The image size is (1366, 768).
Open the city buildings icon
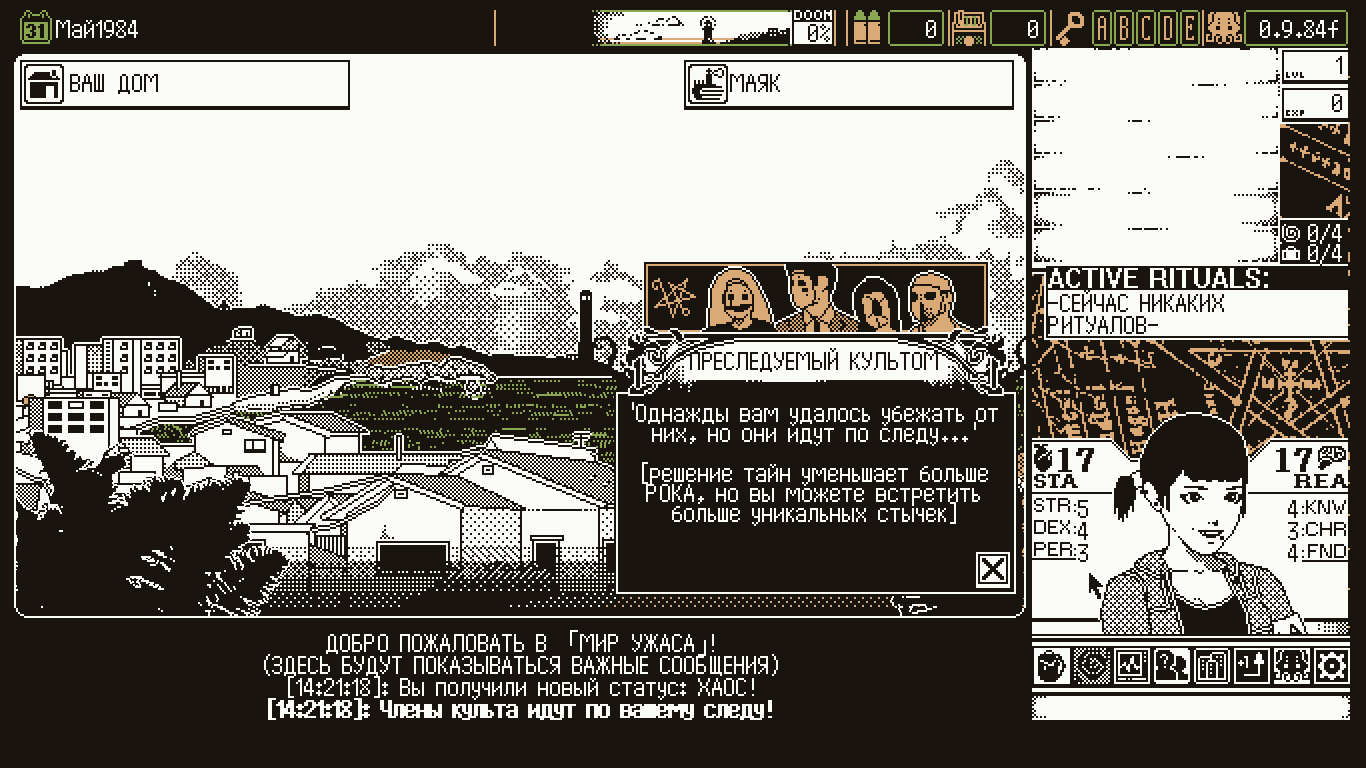[1212, 666]
